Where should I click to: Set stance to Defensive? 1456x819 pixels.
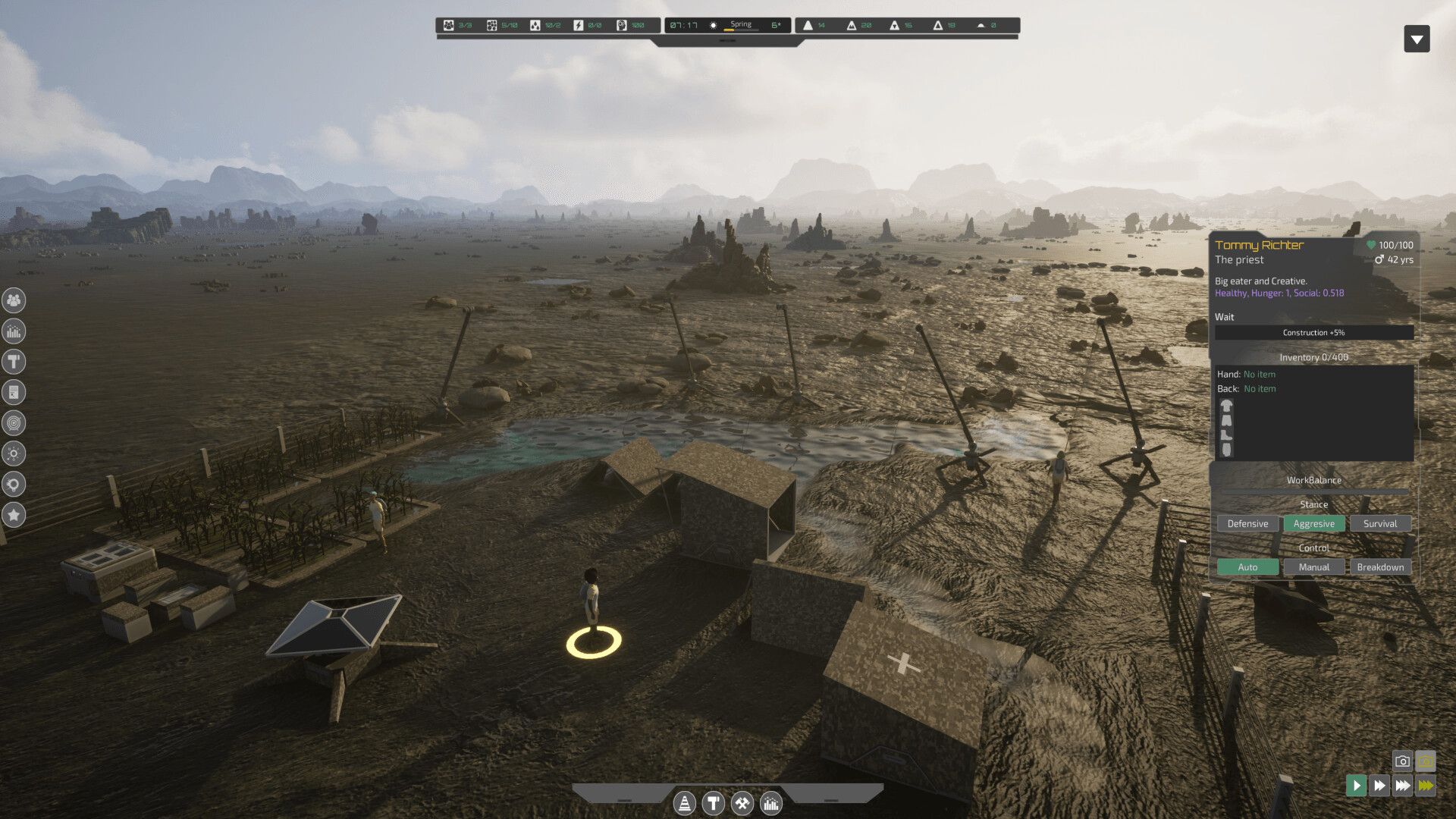tap(1247, 524)
